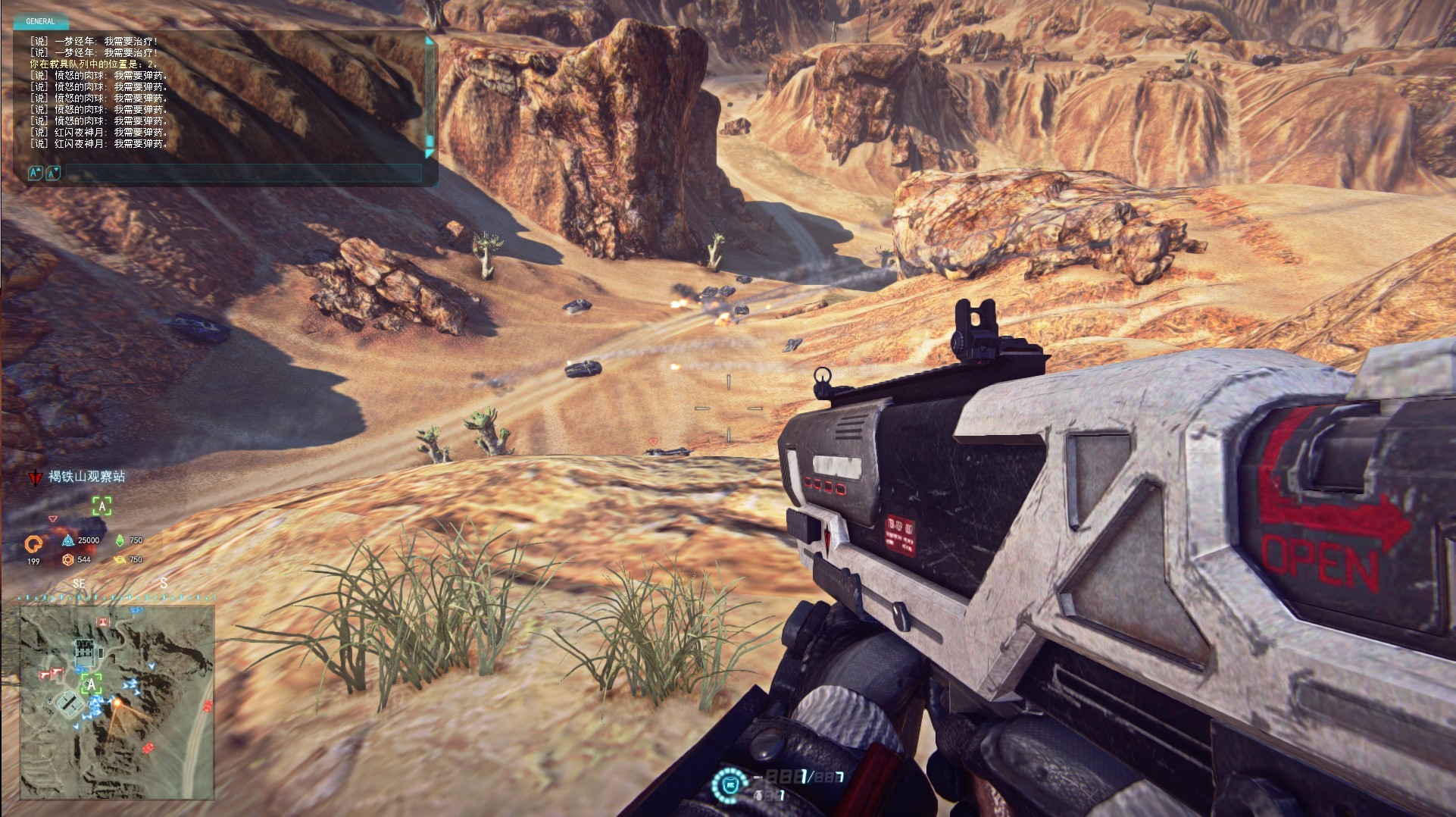Decrease the chat font size
The width and height of the screenshot is (1456, 817).
(x=52, y=174)
